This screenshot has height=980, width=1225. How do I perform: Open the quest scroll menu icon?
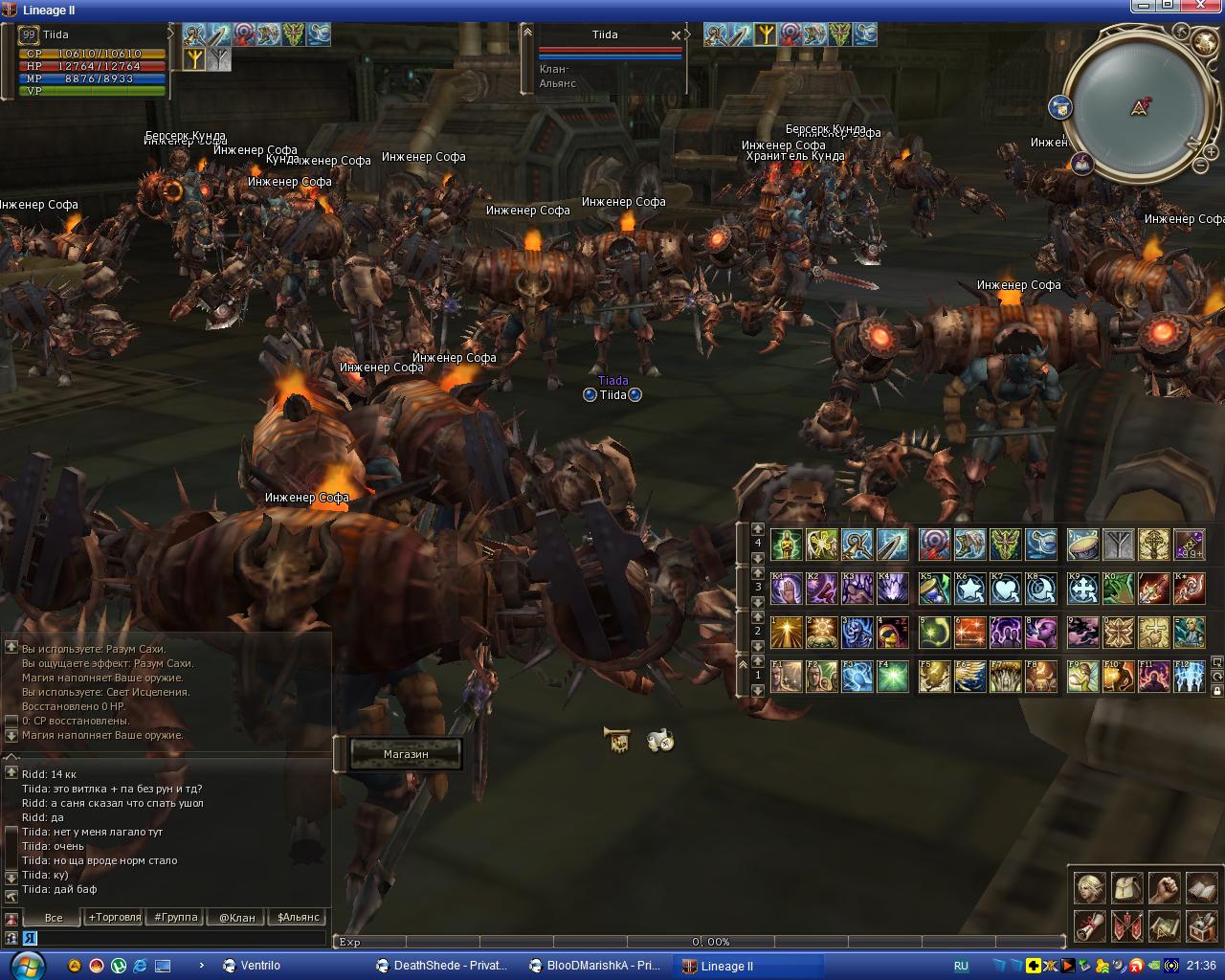pos(1090,925)
